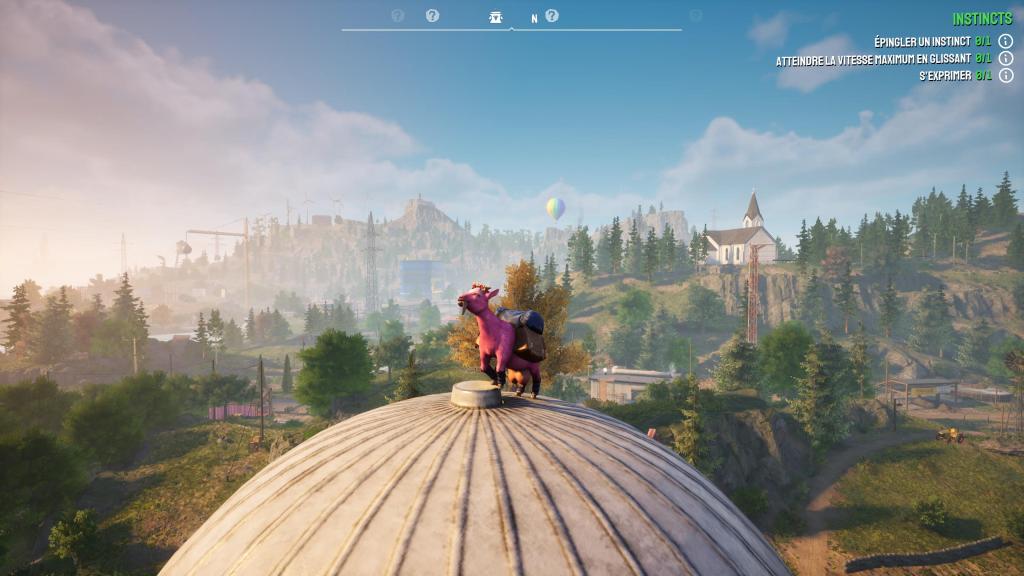
Task: Show info for Atteindre la vitesse maximum en glissant
Action: 1006,59
